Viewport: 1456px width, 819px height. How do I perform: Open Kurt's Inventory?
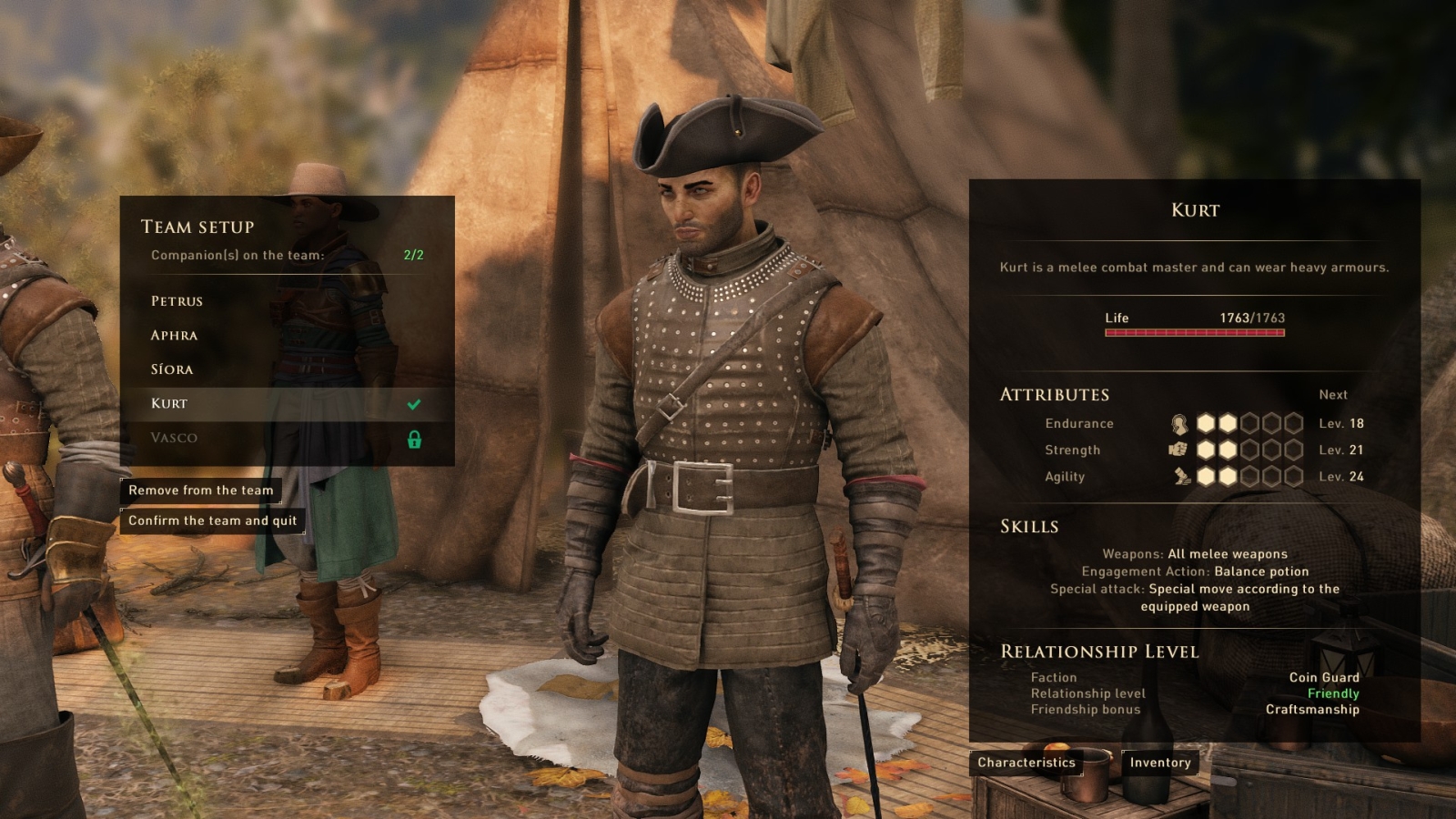1159,763
